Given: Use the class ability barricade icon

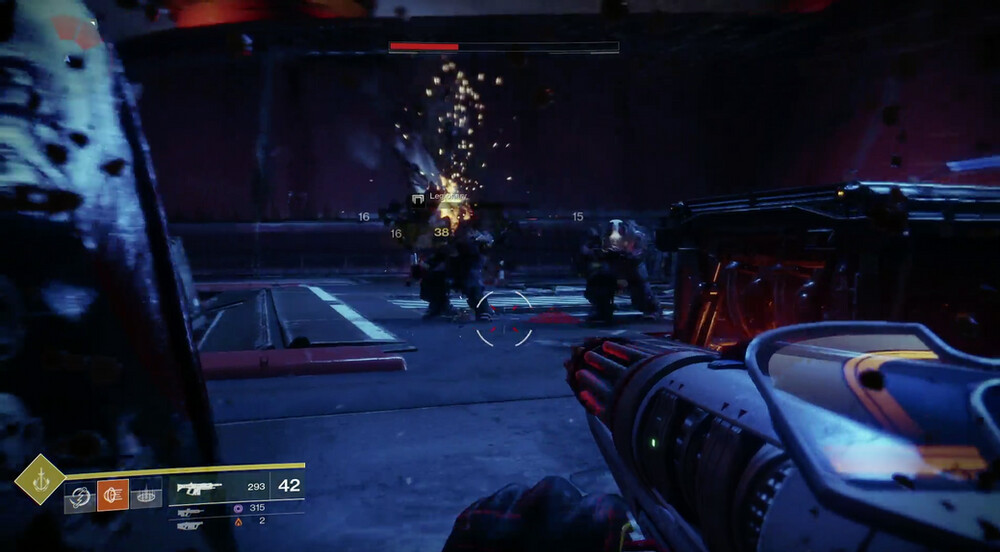Looking at the screenshot, I should [145, 495].
